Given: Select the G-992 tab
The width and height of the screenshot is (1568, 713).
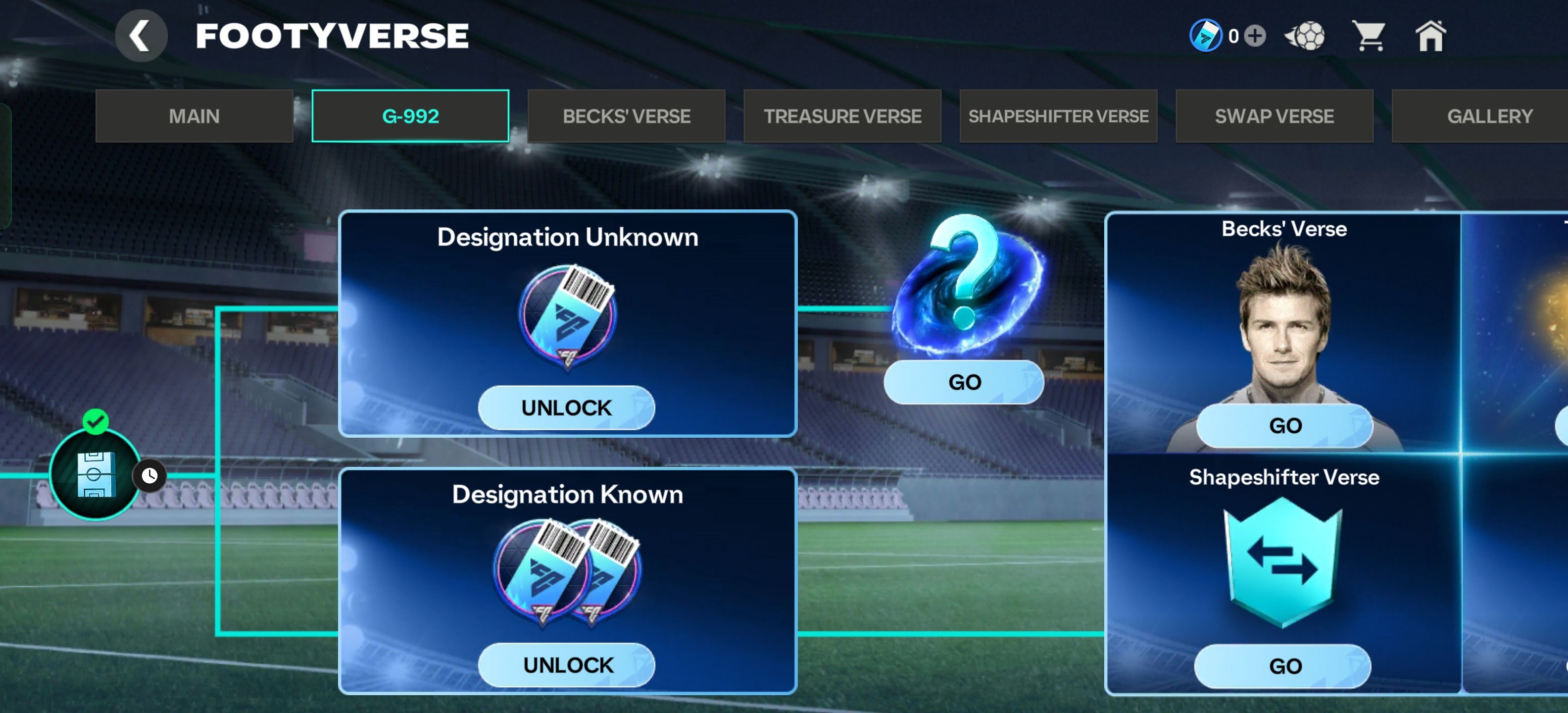Looking at the screenshot, I should pos(410,116).
